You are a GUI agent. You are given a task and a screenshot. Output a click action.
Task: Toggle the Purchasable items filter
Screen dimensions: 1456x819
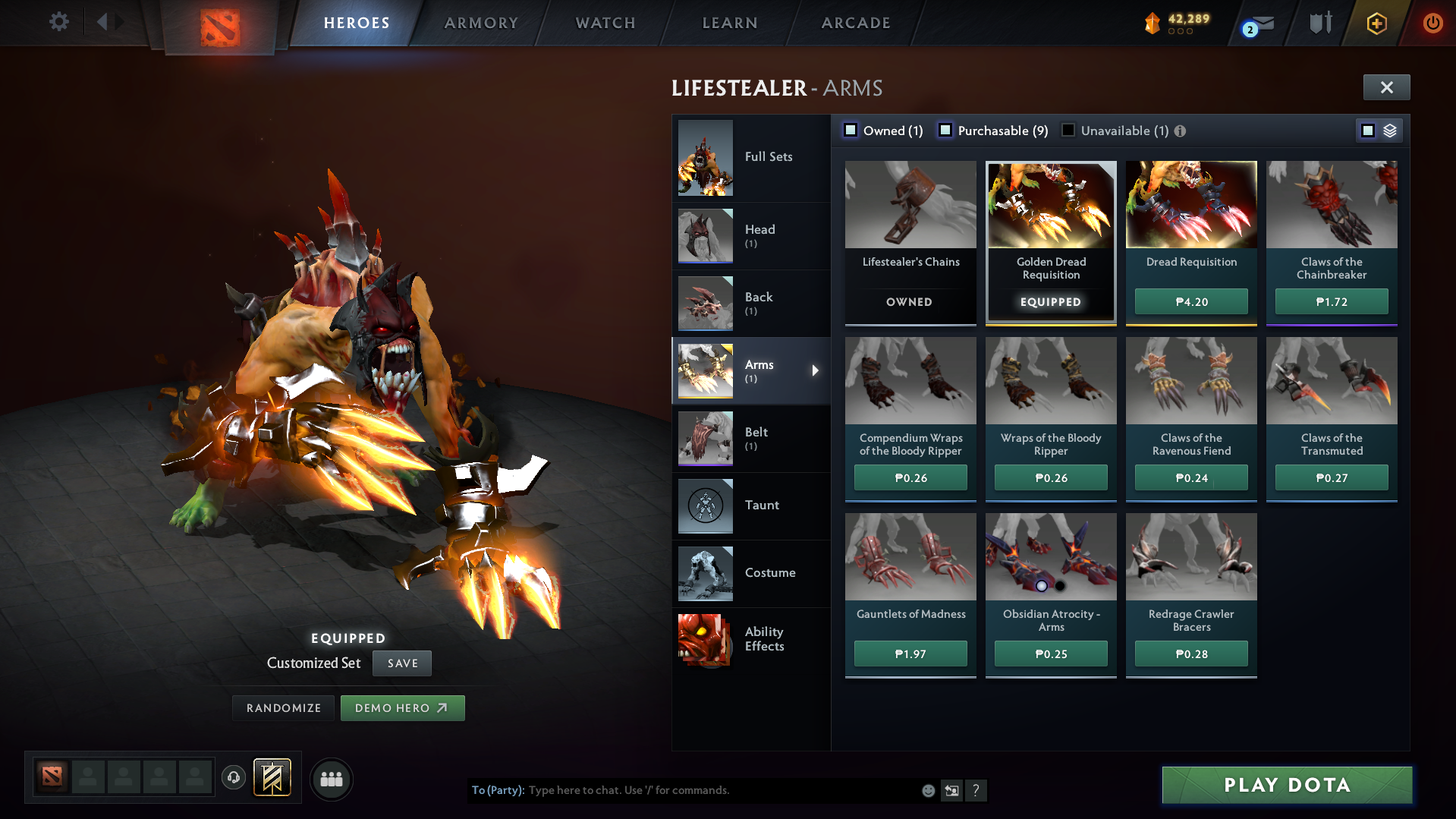pyautogui.click(x=945, y=131)
